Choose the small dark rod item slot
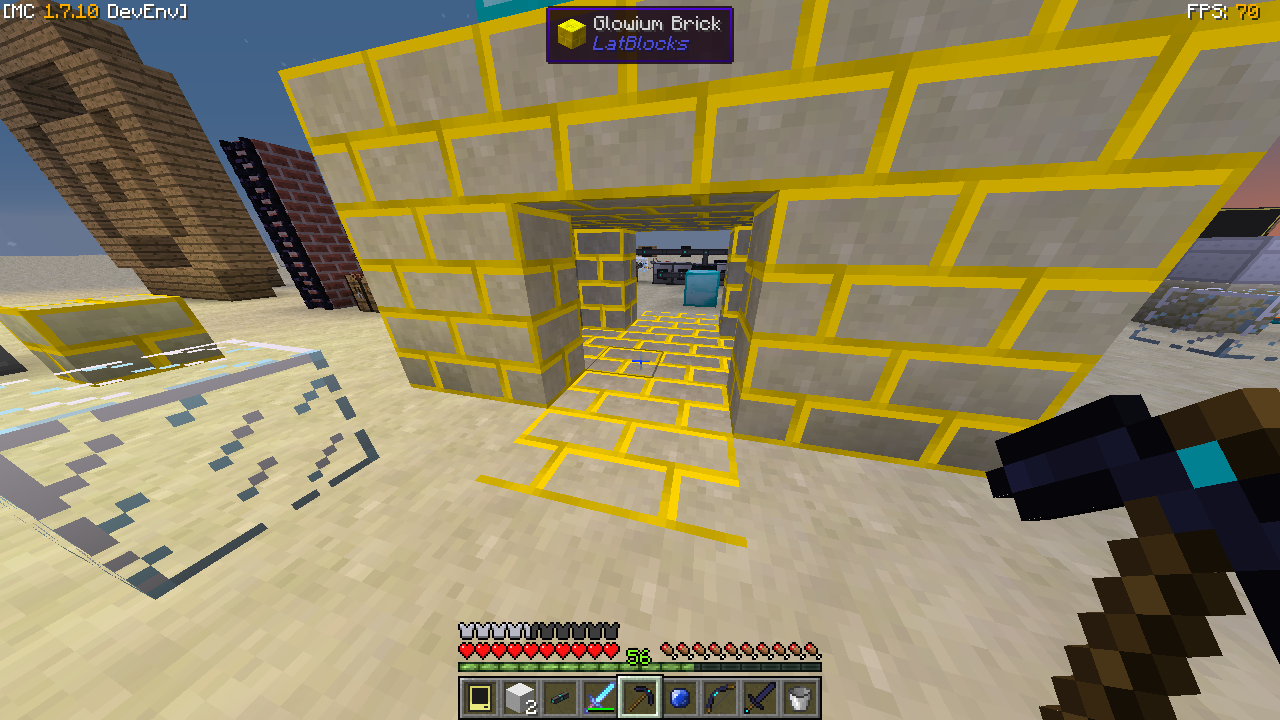Screen dimensions: 1280x720 coord(560,697)
